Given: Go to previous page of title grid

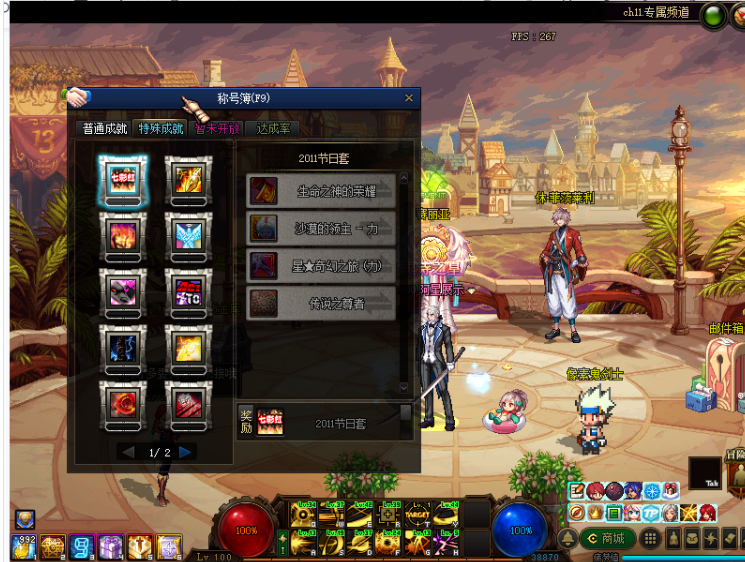Looking at the screenshot, I should pyautogui.click(x=127, y=452).
